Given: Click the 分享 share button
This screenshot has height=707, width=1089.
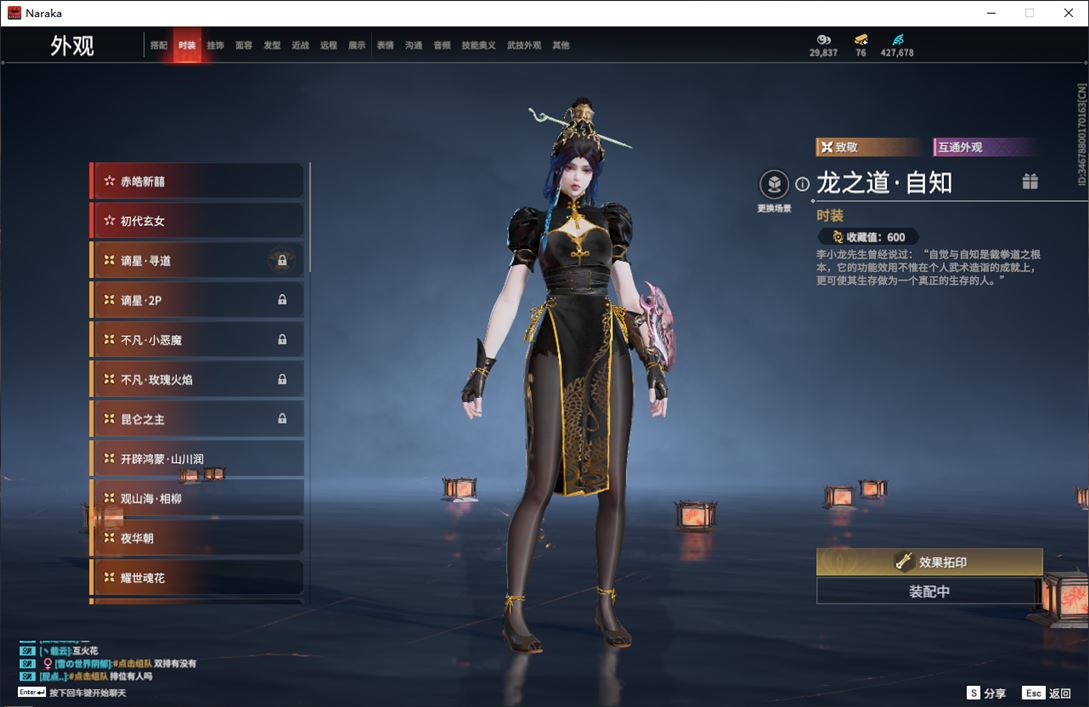Looking at the screenshot, I should pyautogui.click(x=986, y=693).
